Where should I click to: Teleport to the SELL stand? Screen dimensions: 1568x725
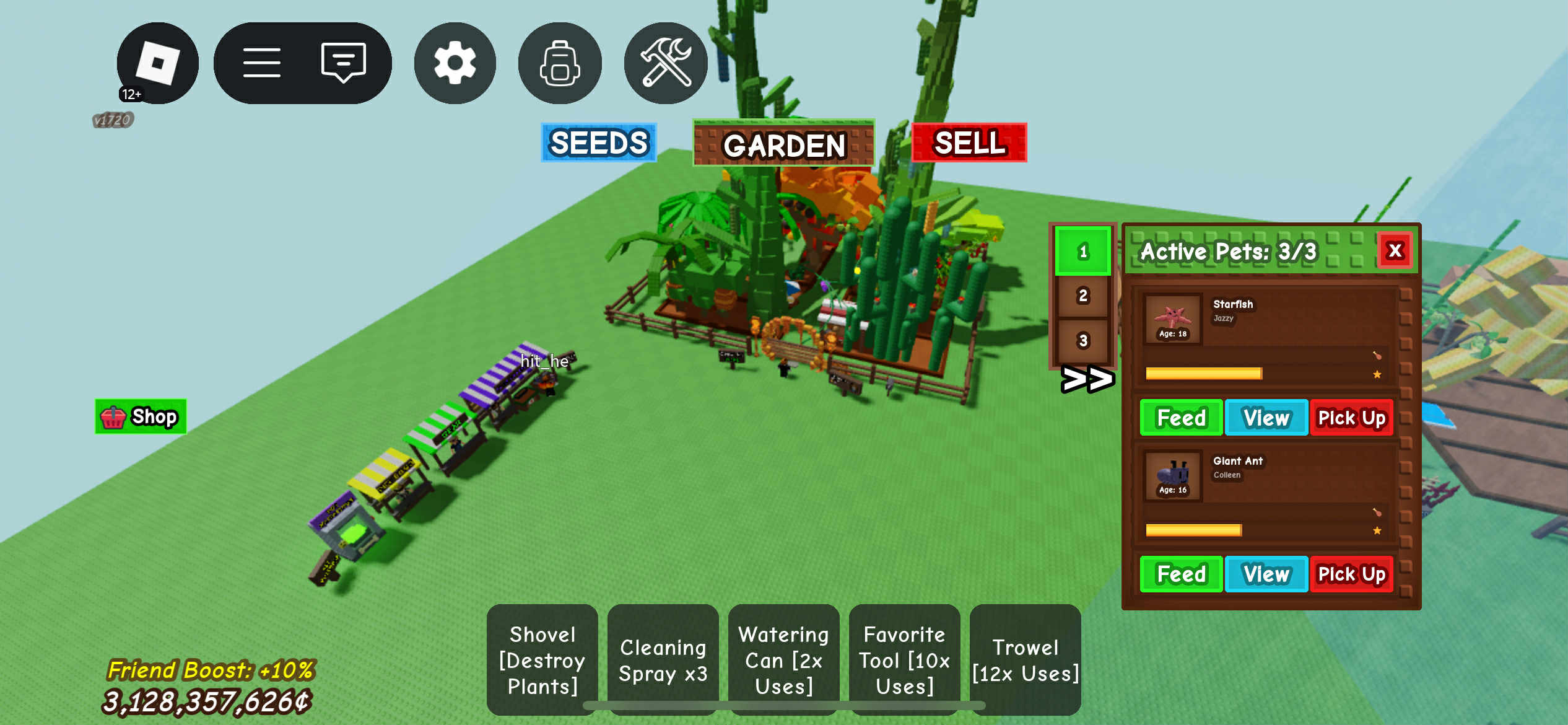pyautogui.click(x=969, y=143)
